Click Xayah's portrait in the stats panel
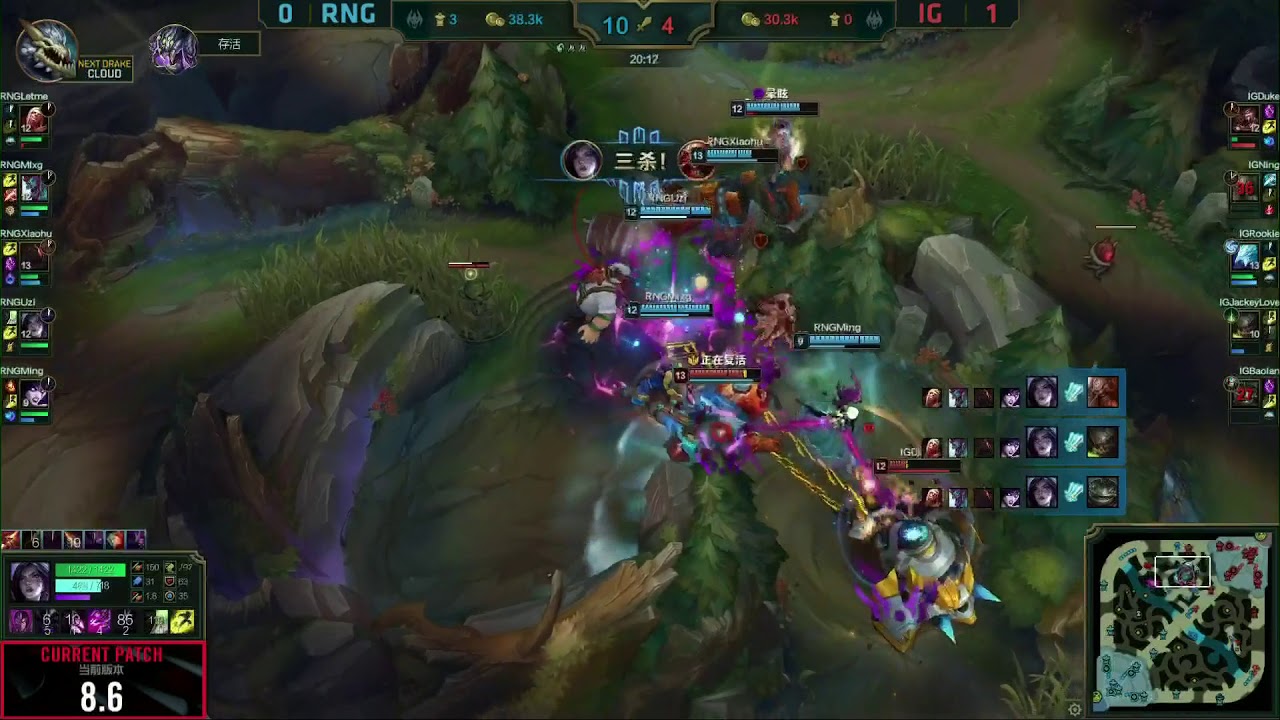1280x720 pixels. [30, 581]
